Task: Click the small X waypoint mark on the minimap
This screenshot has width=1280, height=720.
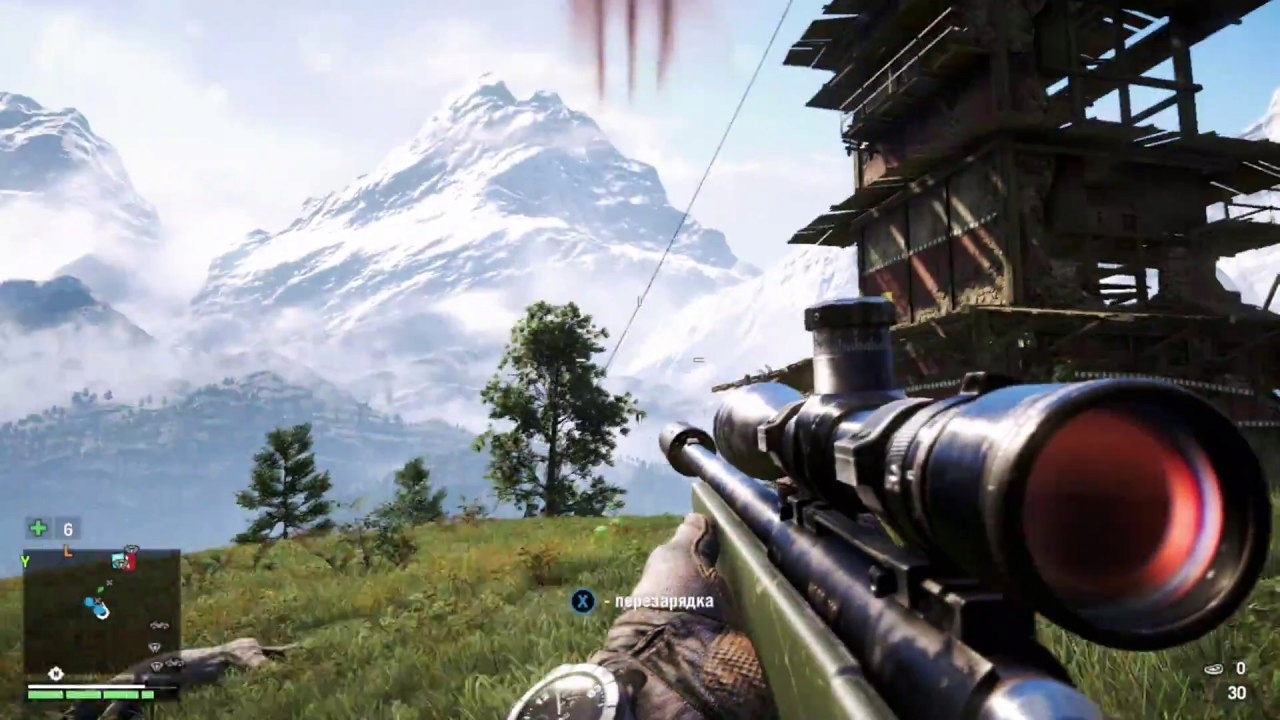Action: click(109, 582)
